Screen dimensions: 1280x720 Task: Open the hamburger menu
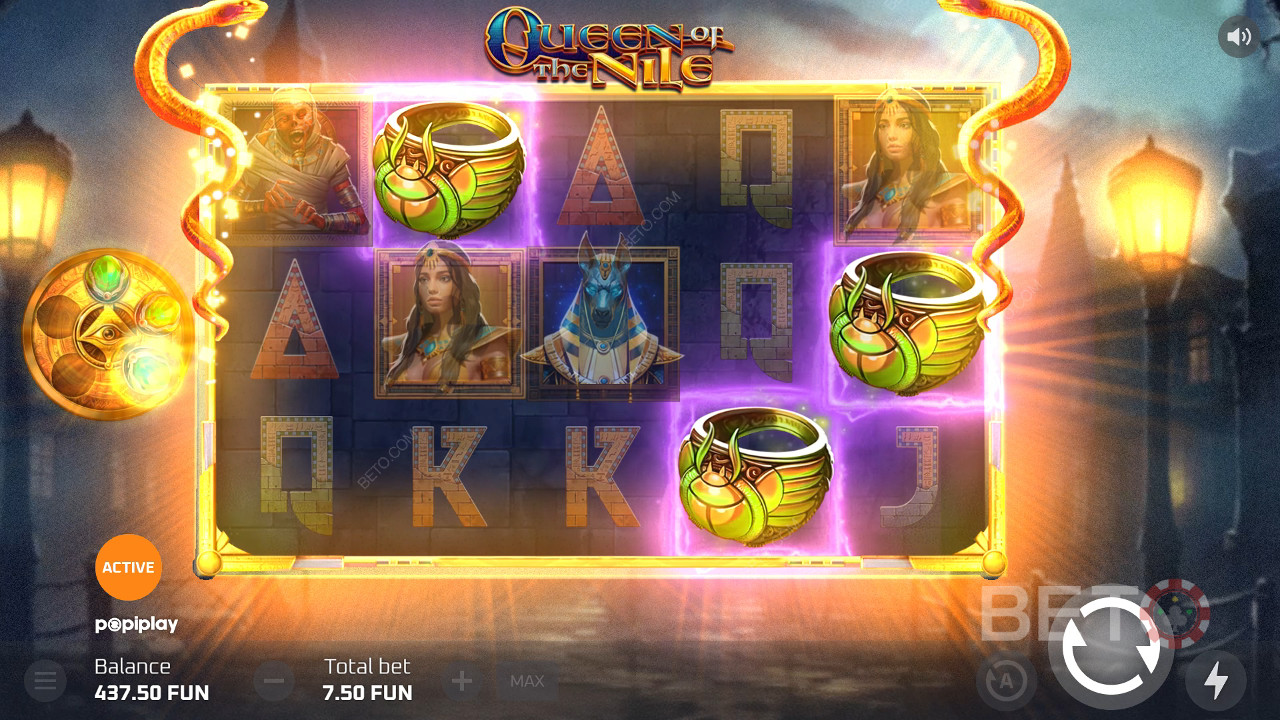click(45, 682)
